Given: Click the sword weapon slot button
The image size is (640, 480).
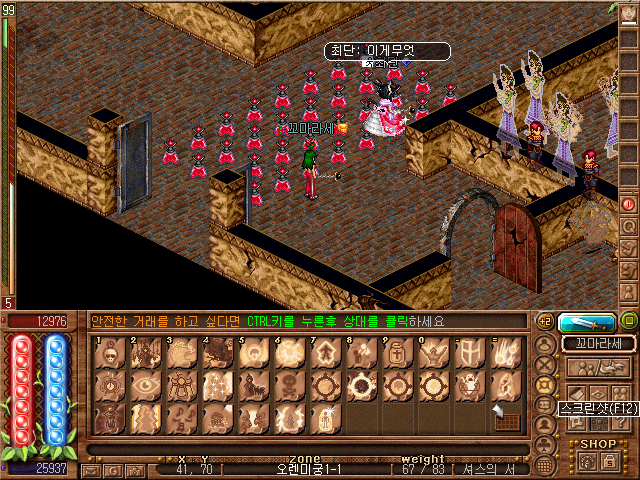Looking at the screenshot, I should coord(586,322).
